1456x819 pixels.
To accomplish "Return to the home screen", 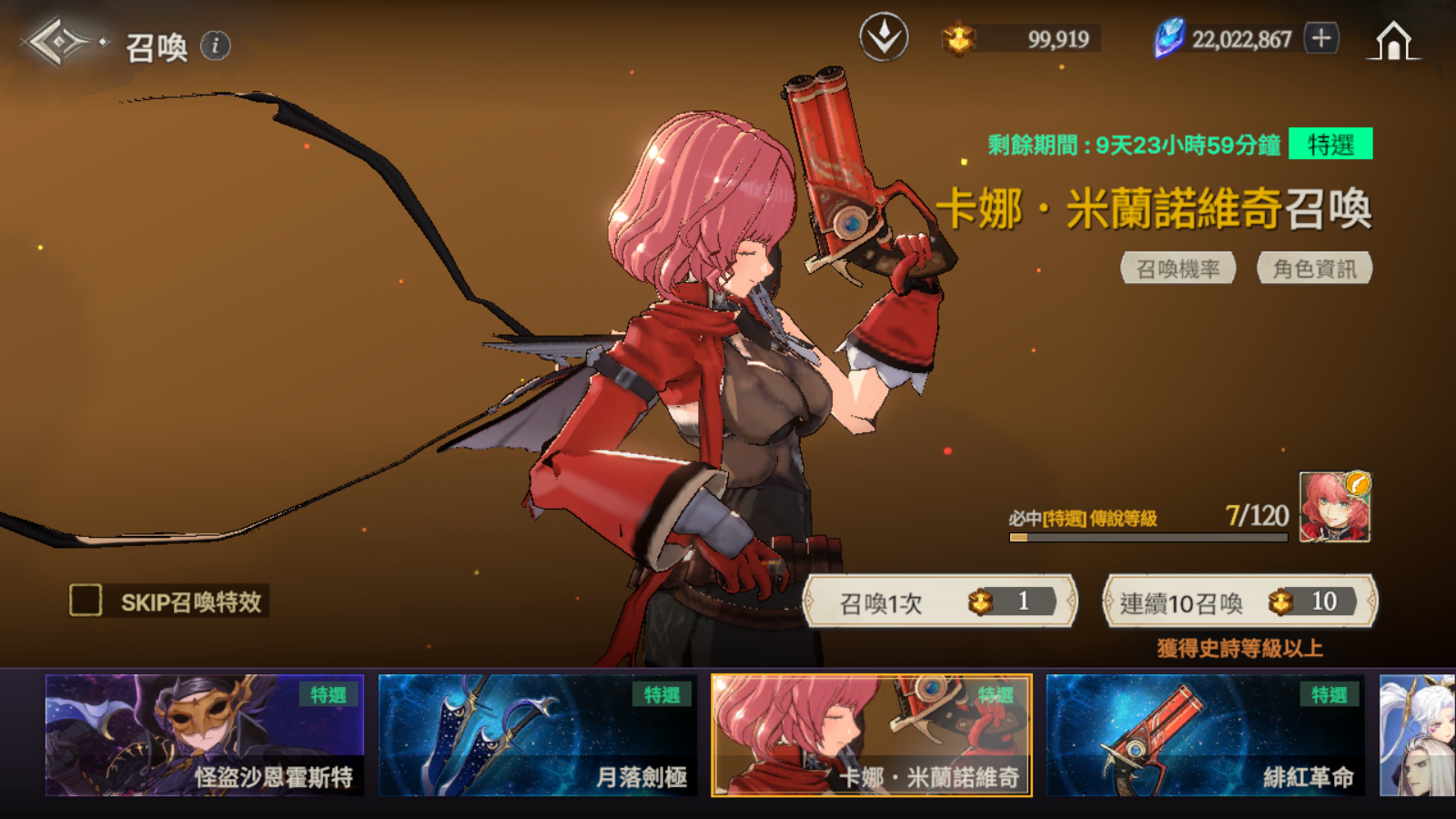I will (1393, 41).
